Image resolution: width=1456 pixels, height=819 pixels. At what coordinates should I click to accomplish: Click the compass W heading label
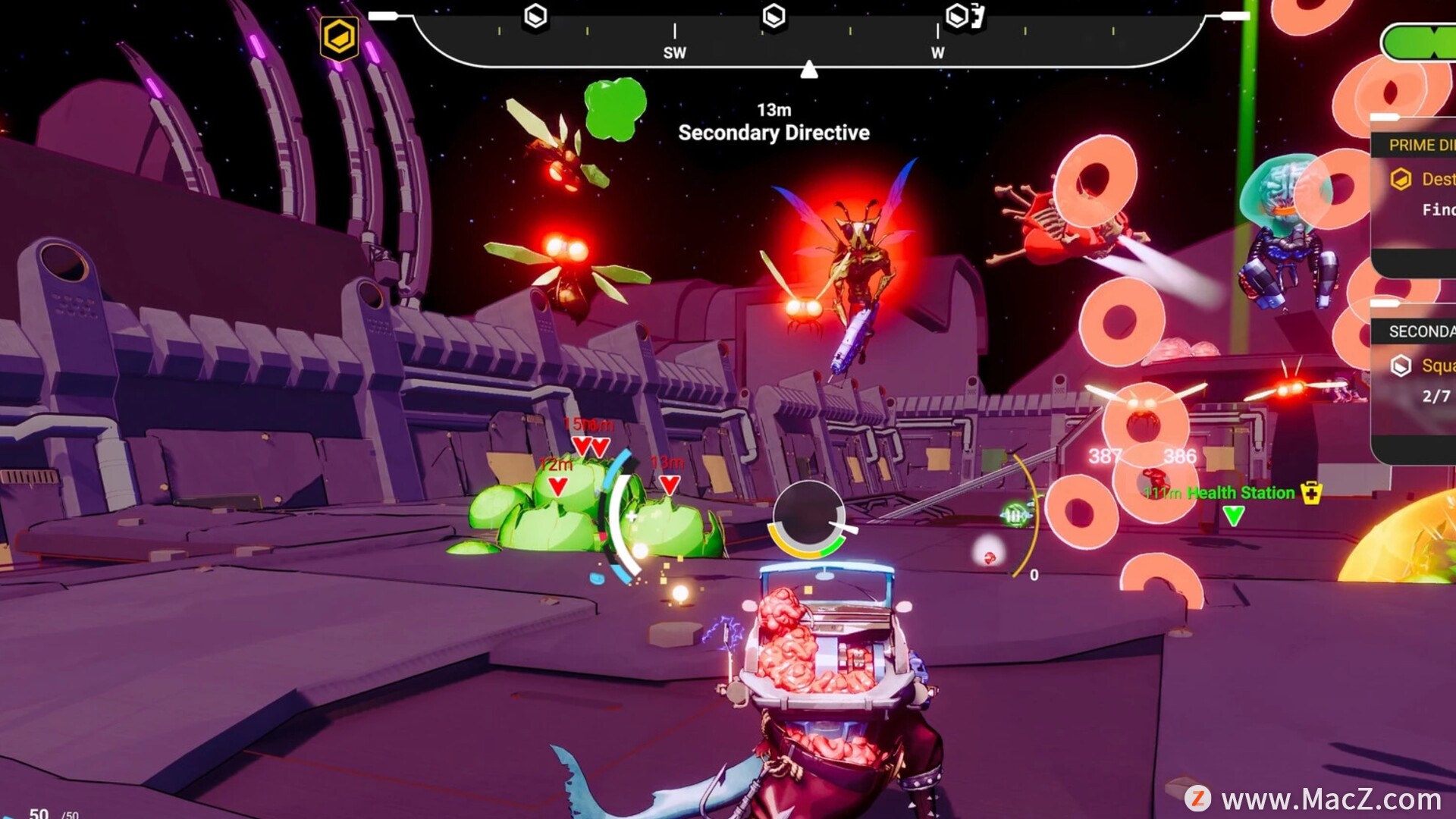937,53
